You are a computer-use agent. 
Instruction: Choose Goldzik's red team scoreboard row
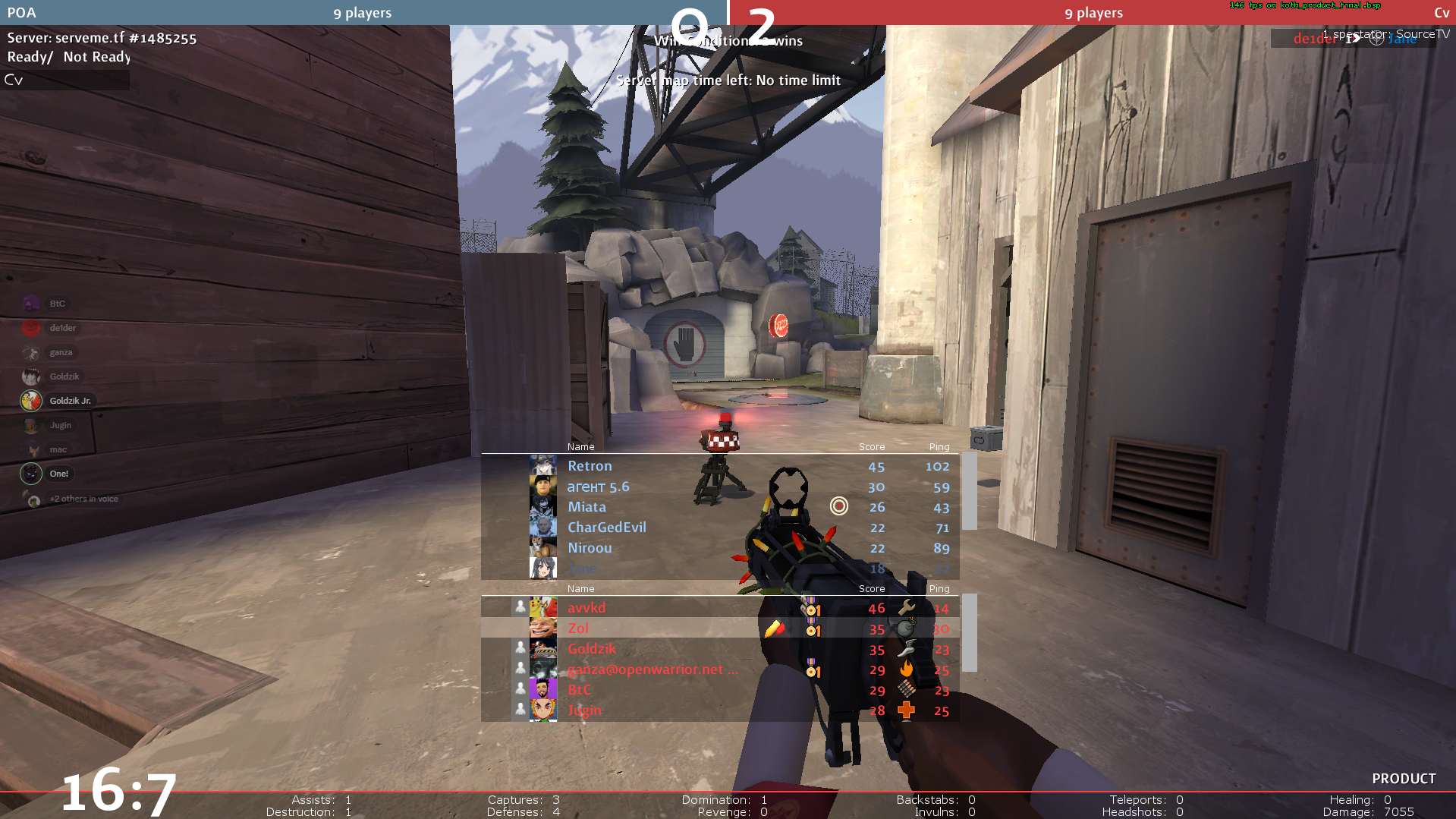(592, 649)
